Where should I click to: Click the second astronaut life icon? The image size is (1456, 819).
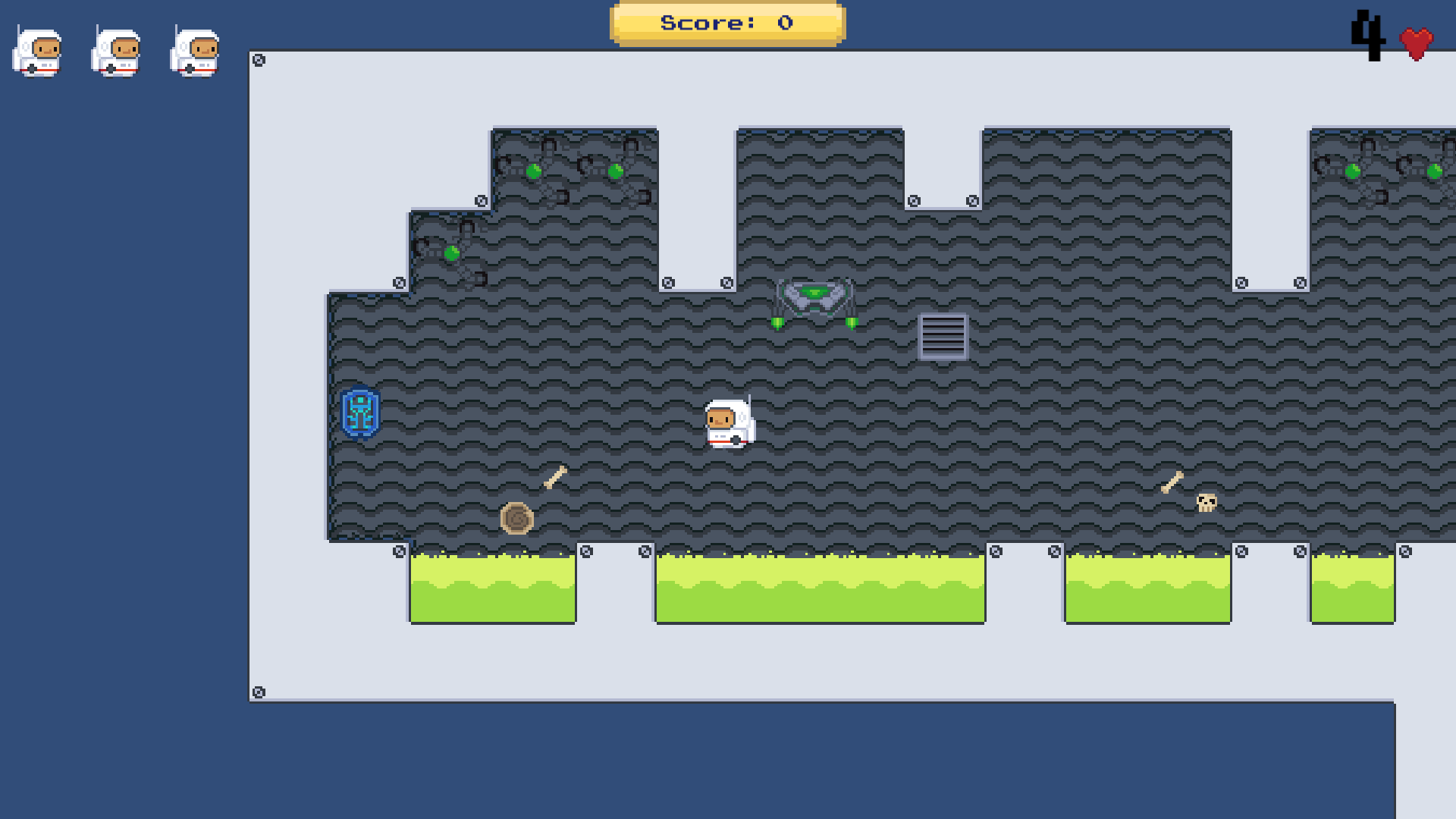pyautogui.click(x=118, y=52)
